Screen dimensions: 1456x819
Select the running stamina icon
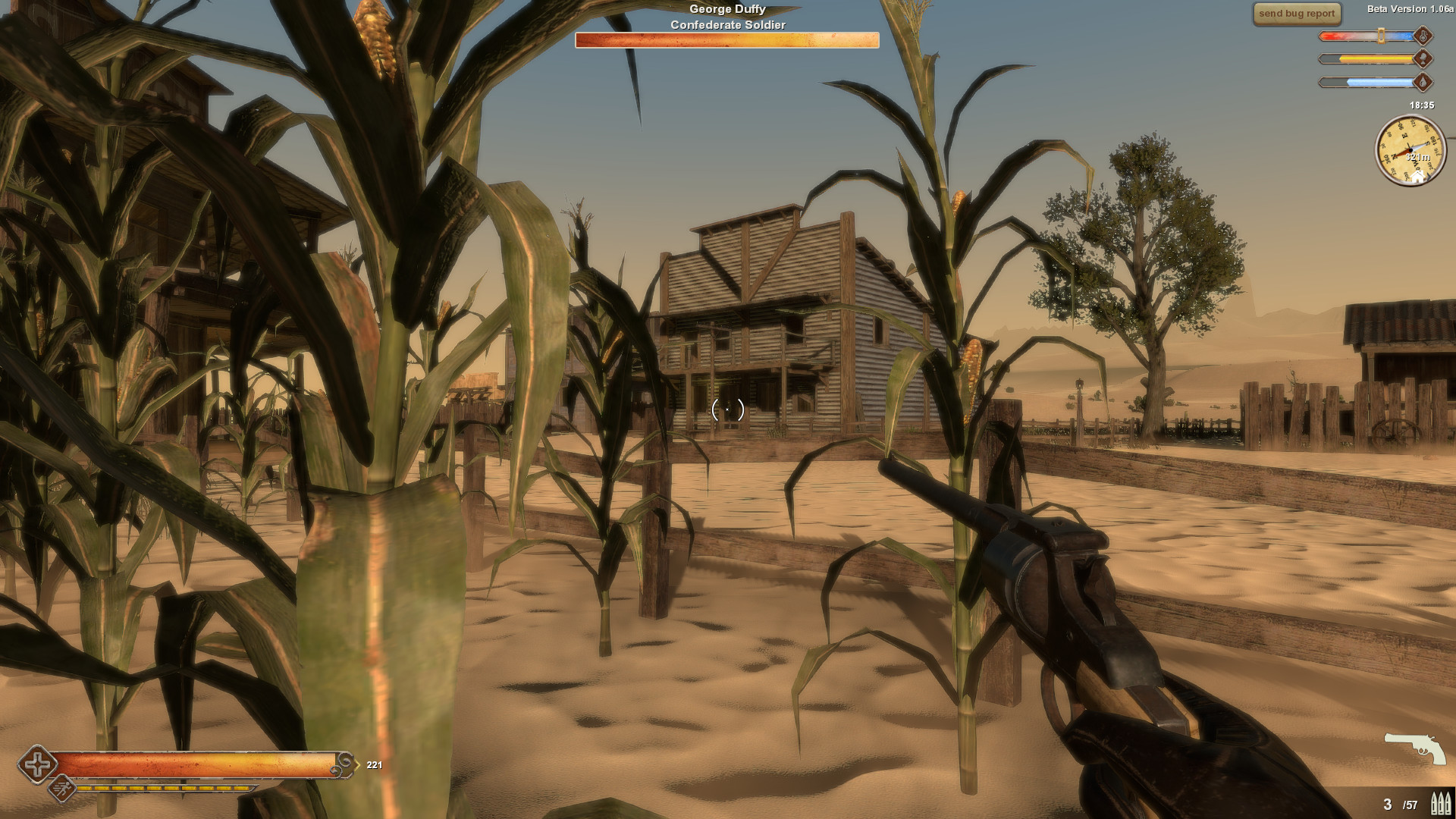coord(62,789)
